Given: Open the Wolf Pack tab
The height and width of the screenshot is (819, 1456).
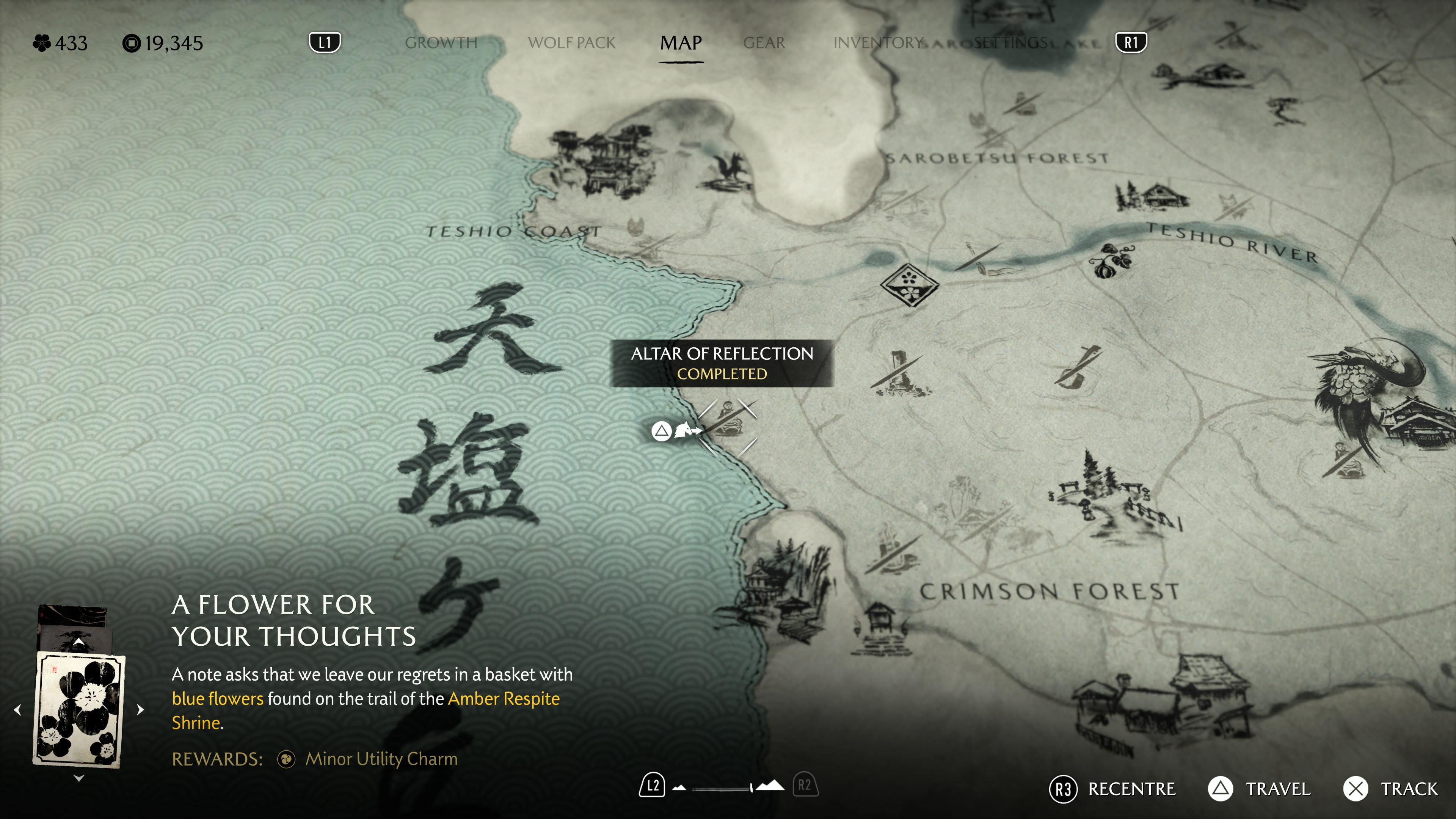Looking at the screenshot, I should click(x=571, y=43).
